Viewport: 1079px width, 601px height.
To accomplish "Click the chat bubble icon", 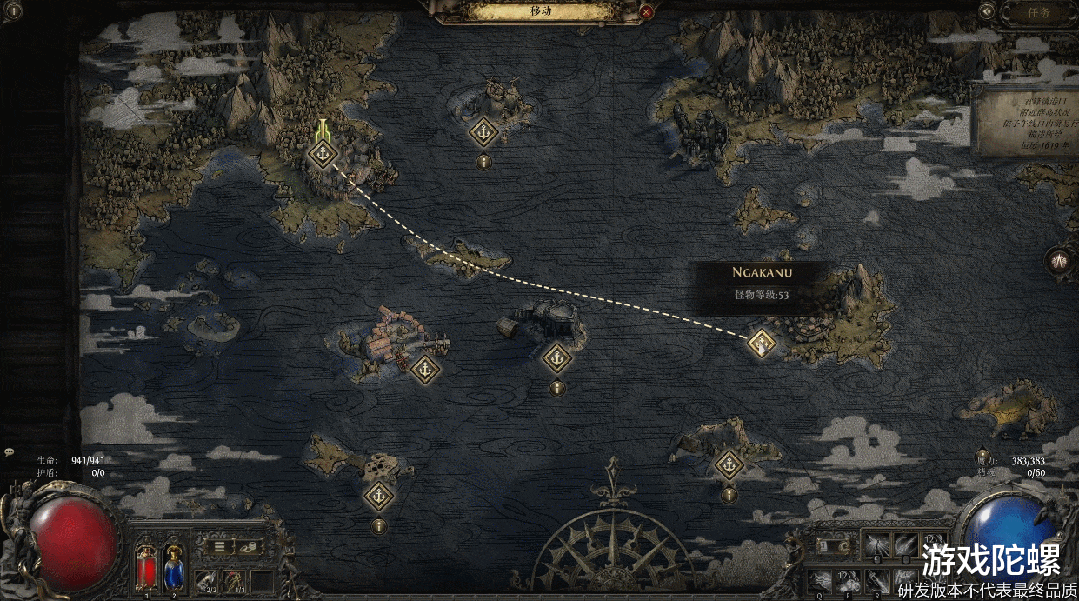I will coord(9,452).
